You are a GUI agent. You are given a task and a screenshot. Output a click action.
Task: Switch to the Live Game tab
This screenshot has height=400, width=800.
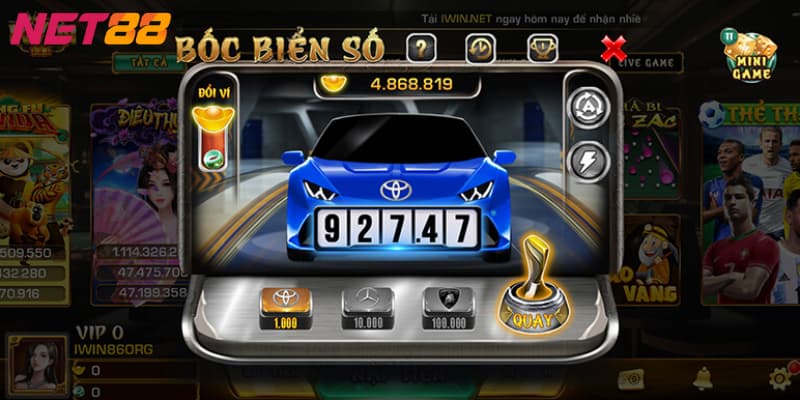[x=651, y=63]
